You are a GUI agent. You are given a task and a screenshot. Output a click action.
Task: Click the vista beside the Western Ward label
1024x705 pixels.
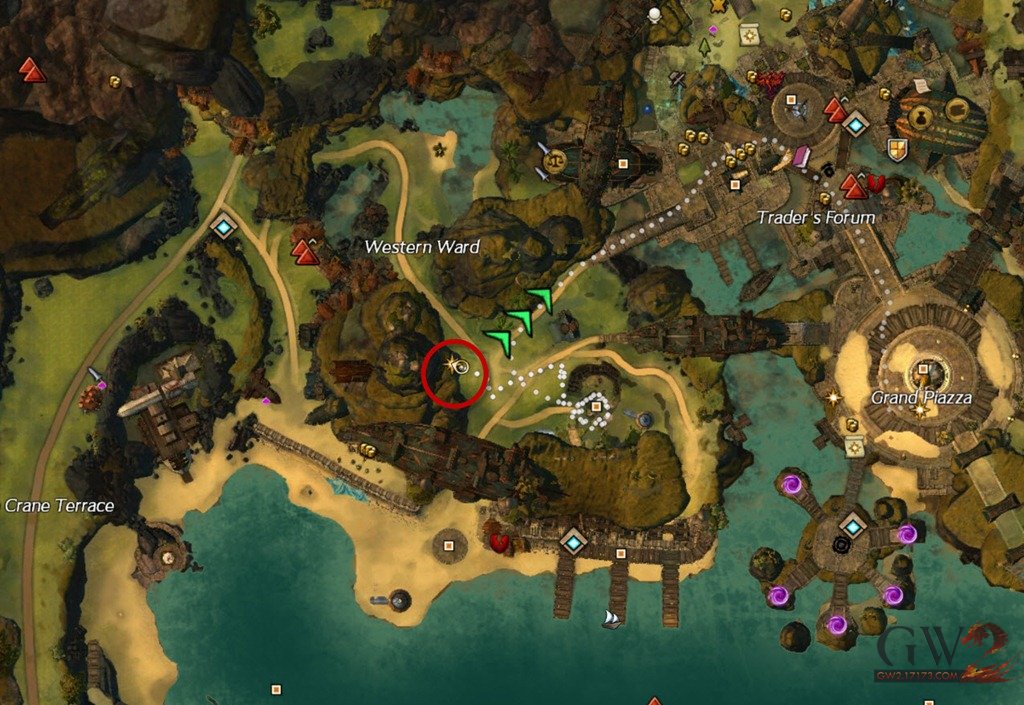pyautogui.click(x=307, y=253)
